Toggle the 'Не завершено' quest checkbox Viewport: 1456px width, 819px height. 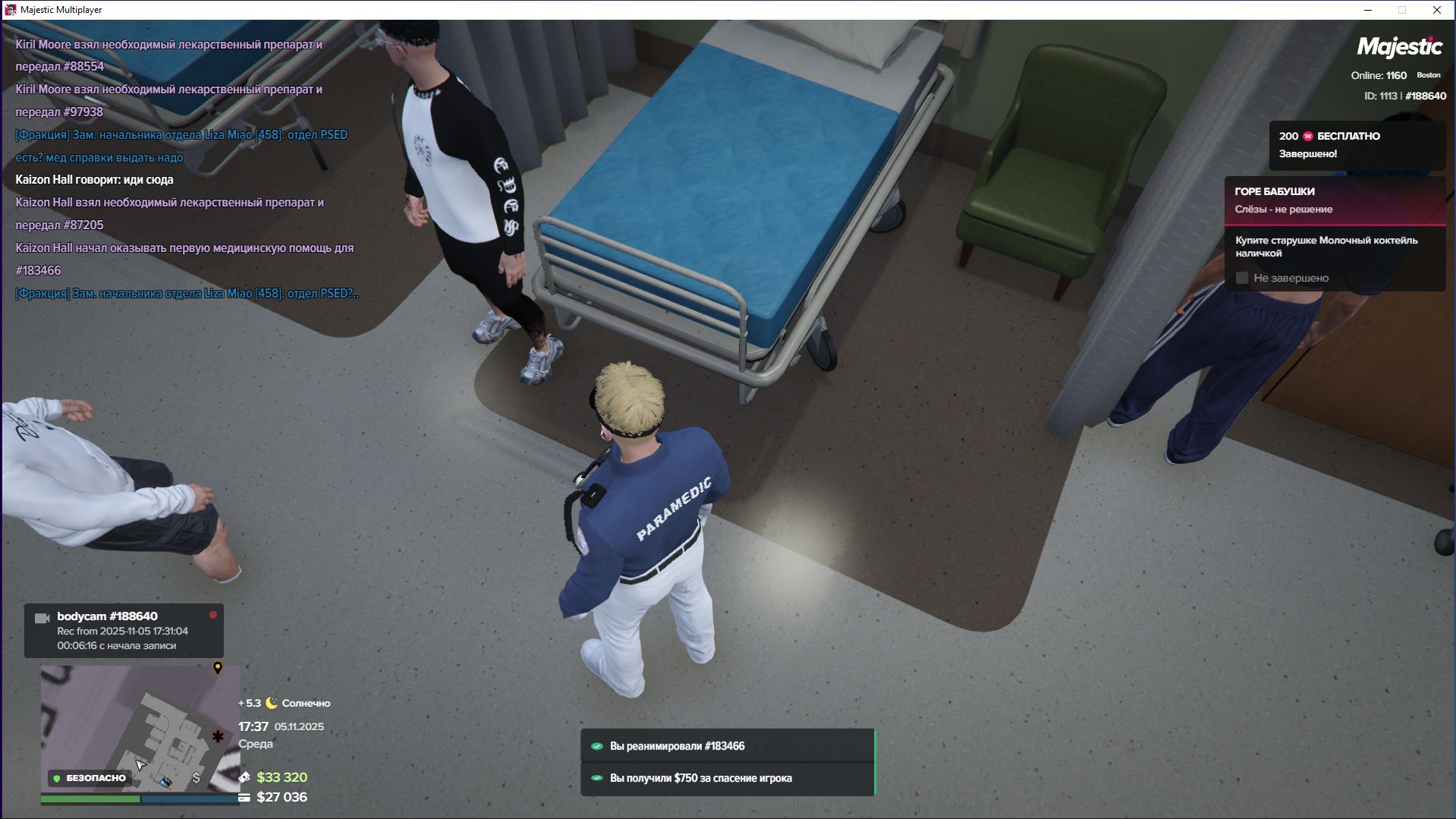[x=1242, y=278]
